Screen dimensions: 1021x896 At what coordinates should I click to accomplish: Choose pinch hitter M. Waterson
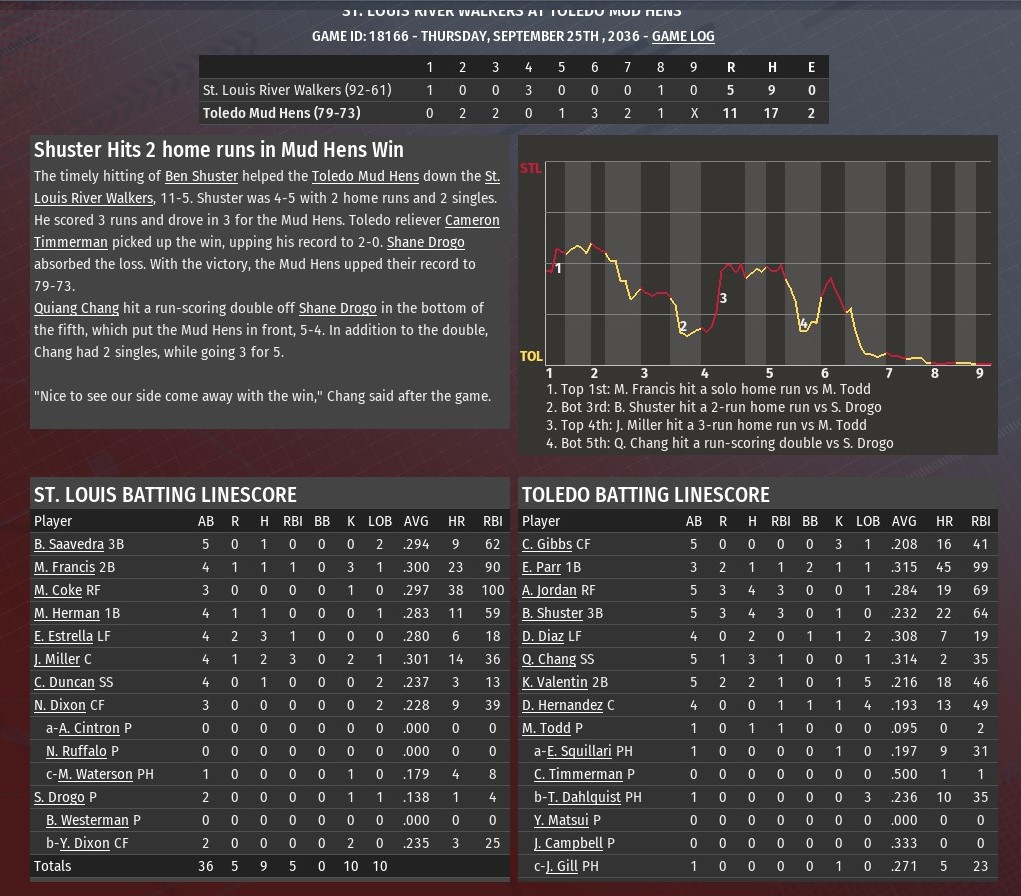click(x=95, y=775)
